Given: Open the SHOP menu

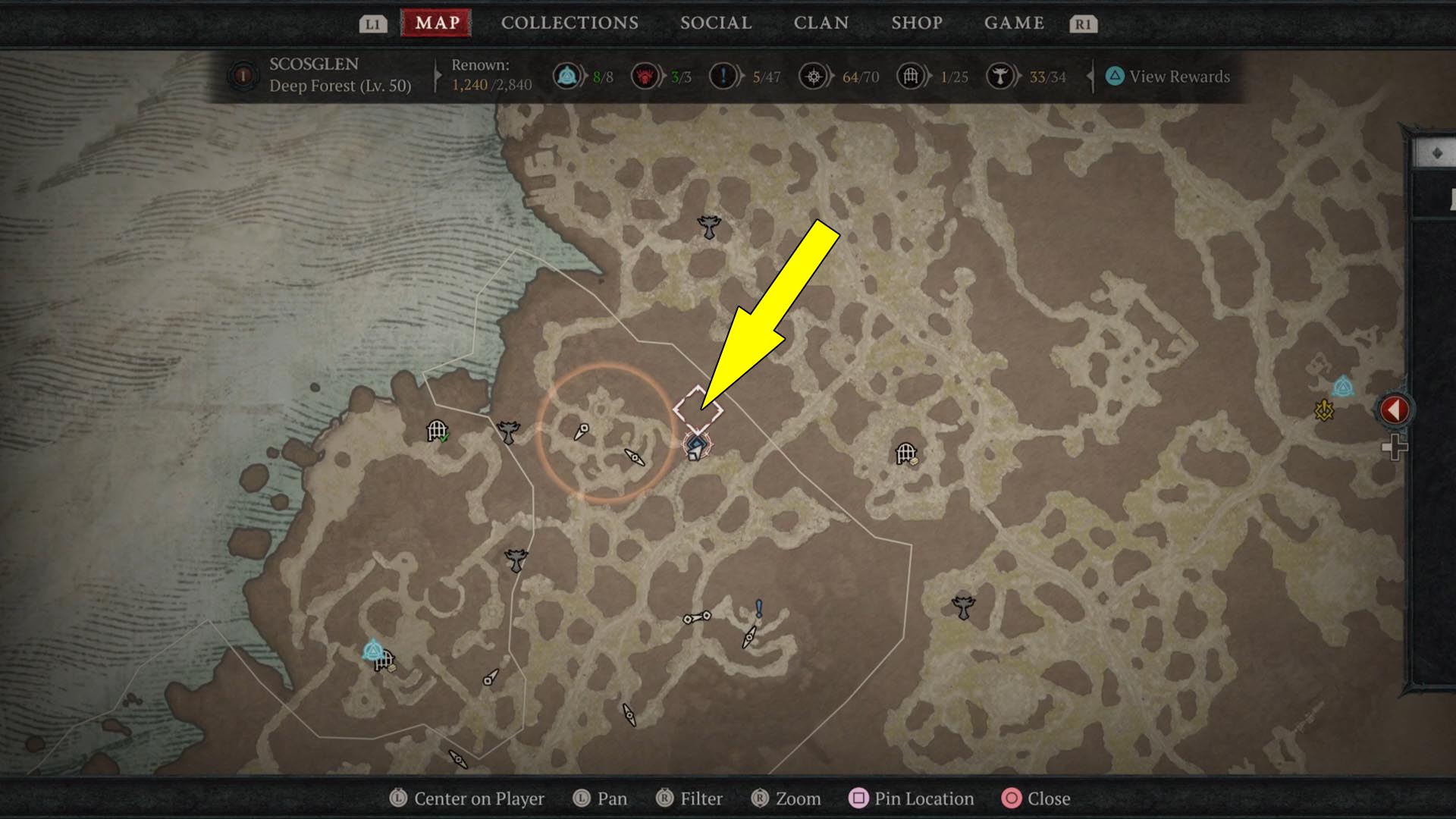Looking at the screenshot, I should coord(916,23).
